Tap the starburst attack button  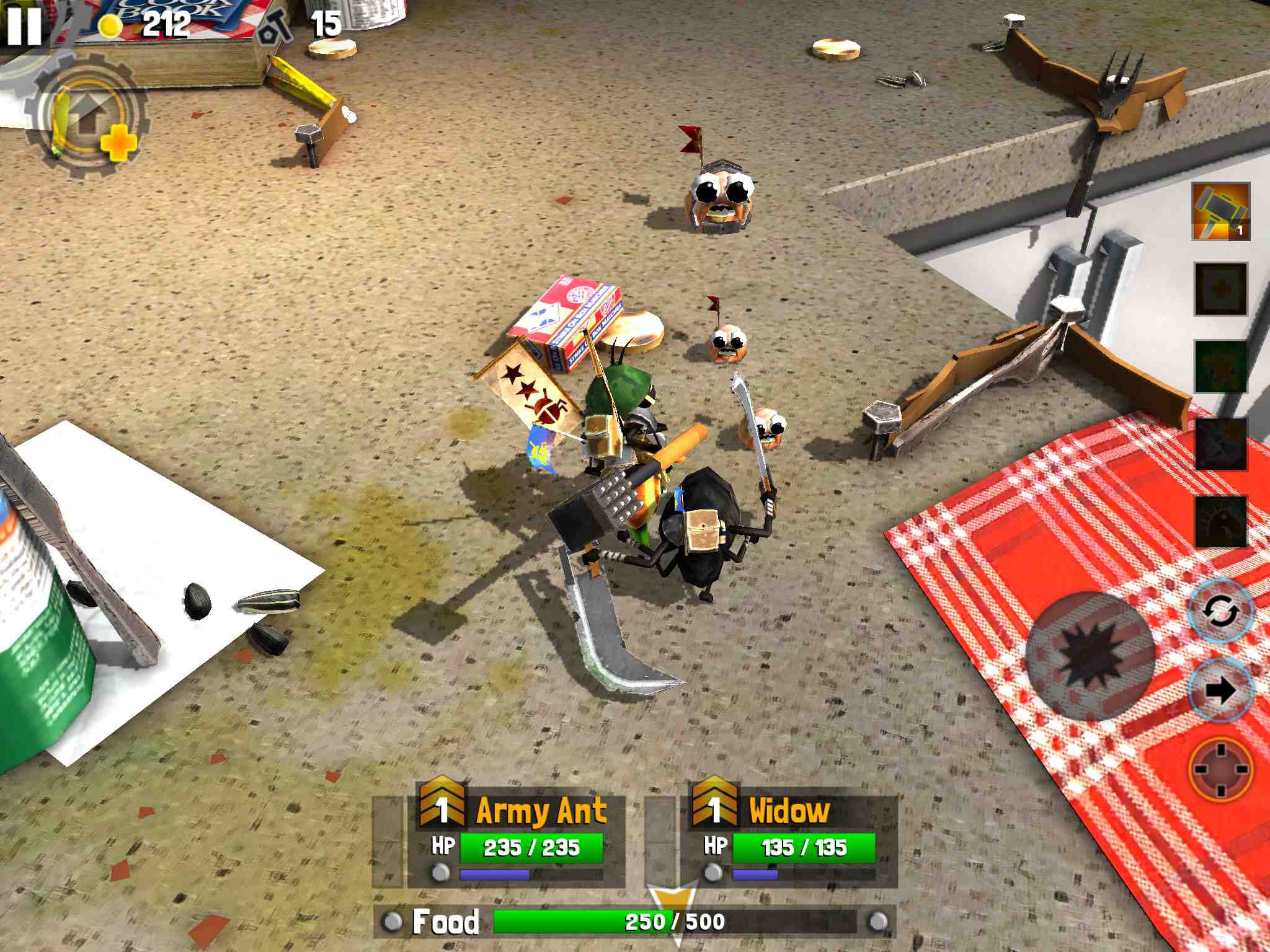(1090, 655)
